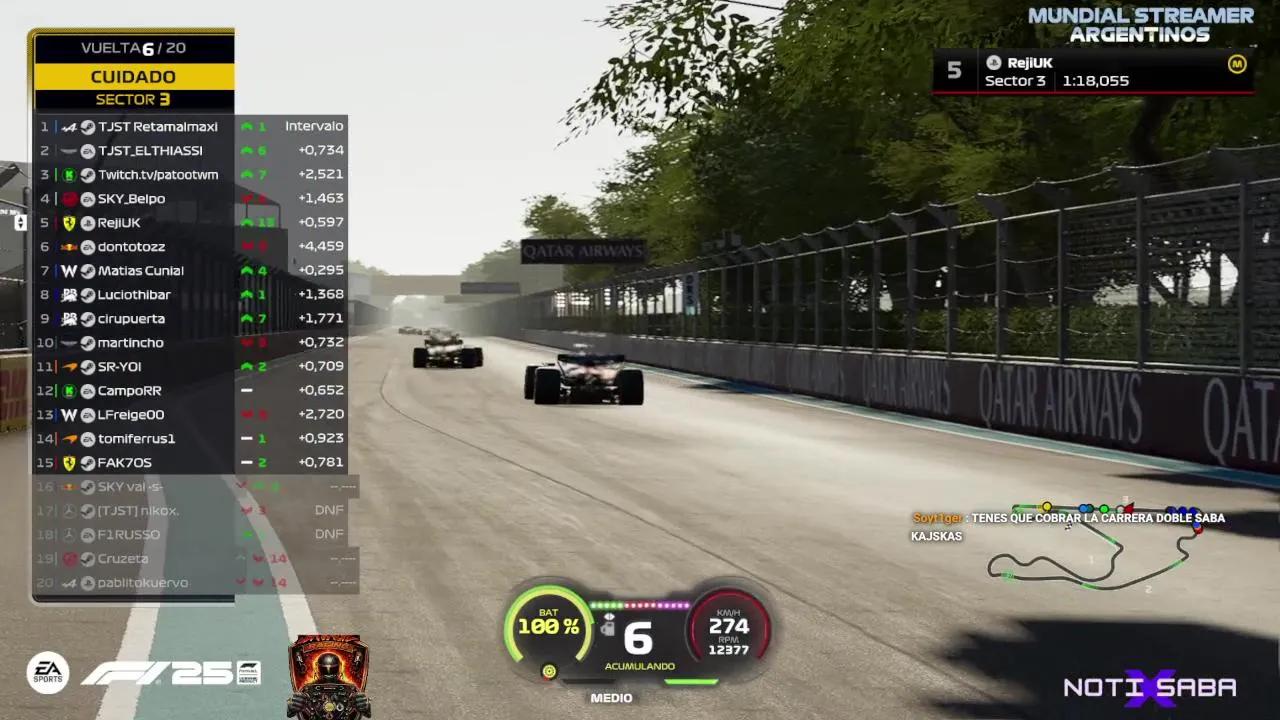
Task: Pick CampoRR in the standings
Action: pos(129,391)
